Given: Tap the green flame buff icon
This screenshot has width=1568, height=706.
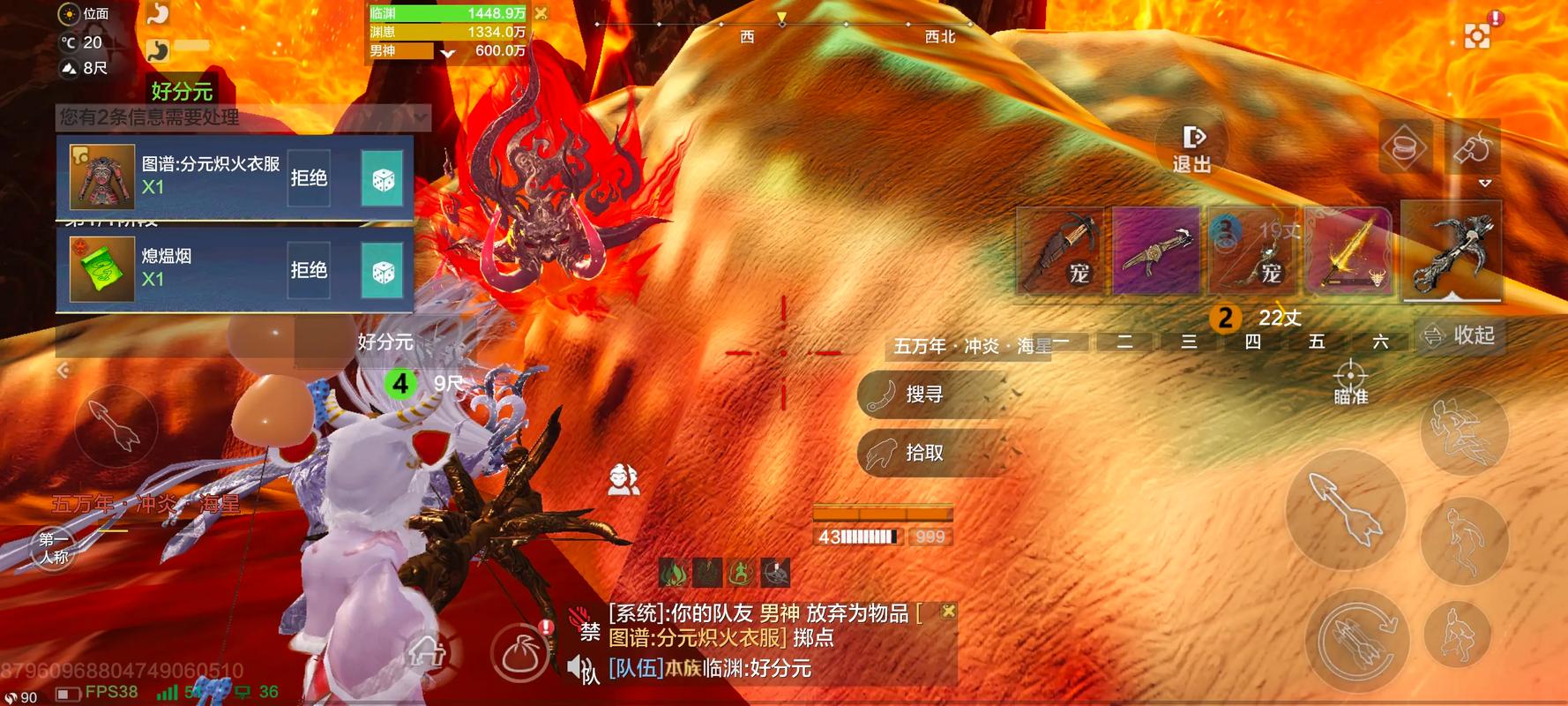Looking at the screenshot, I should 673,572.
